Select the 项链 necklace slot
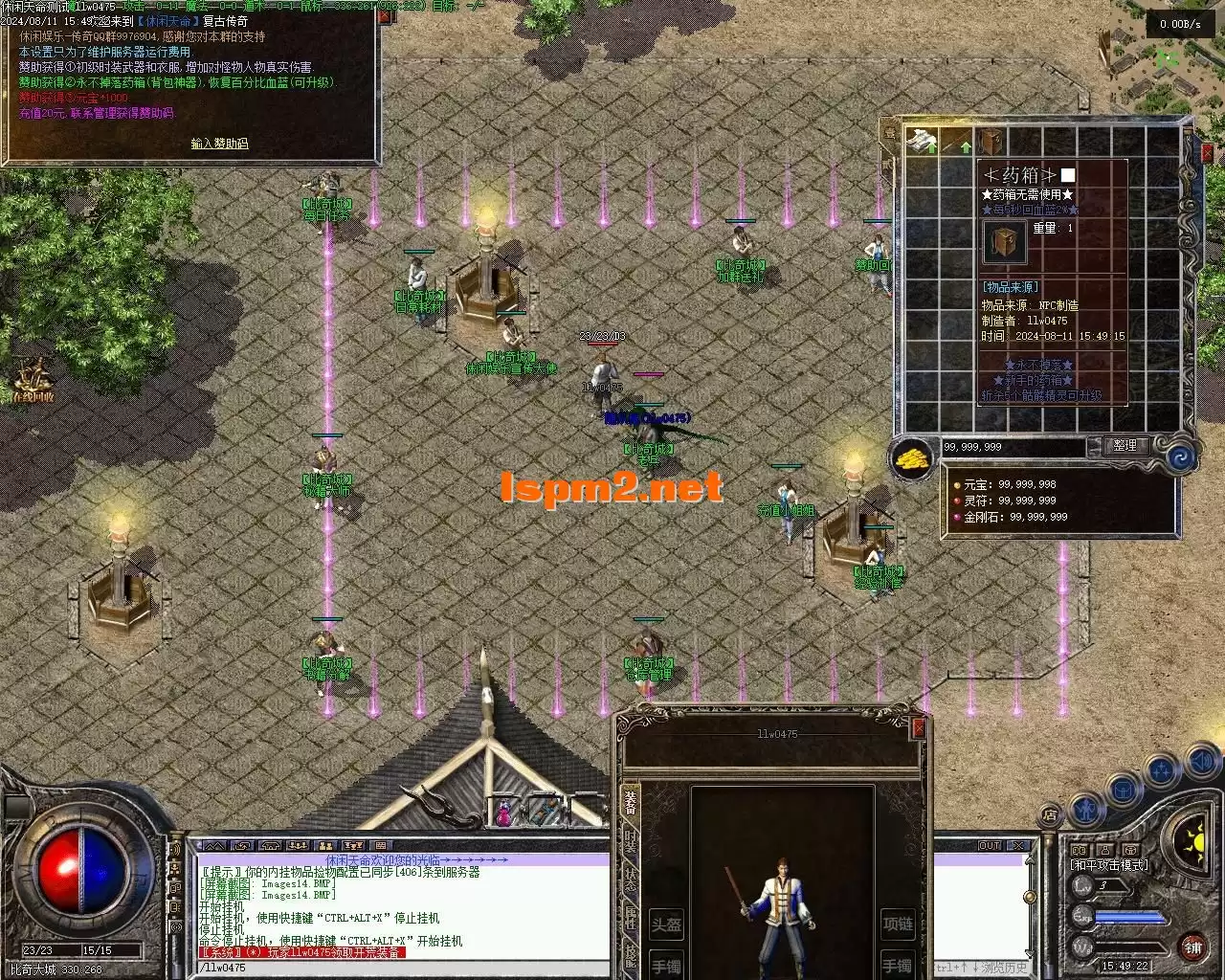 (898, 924)
